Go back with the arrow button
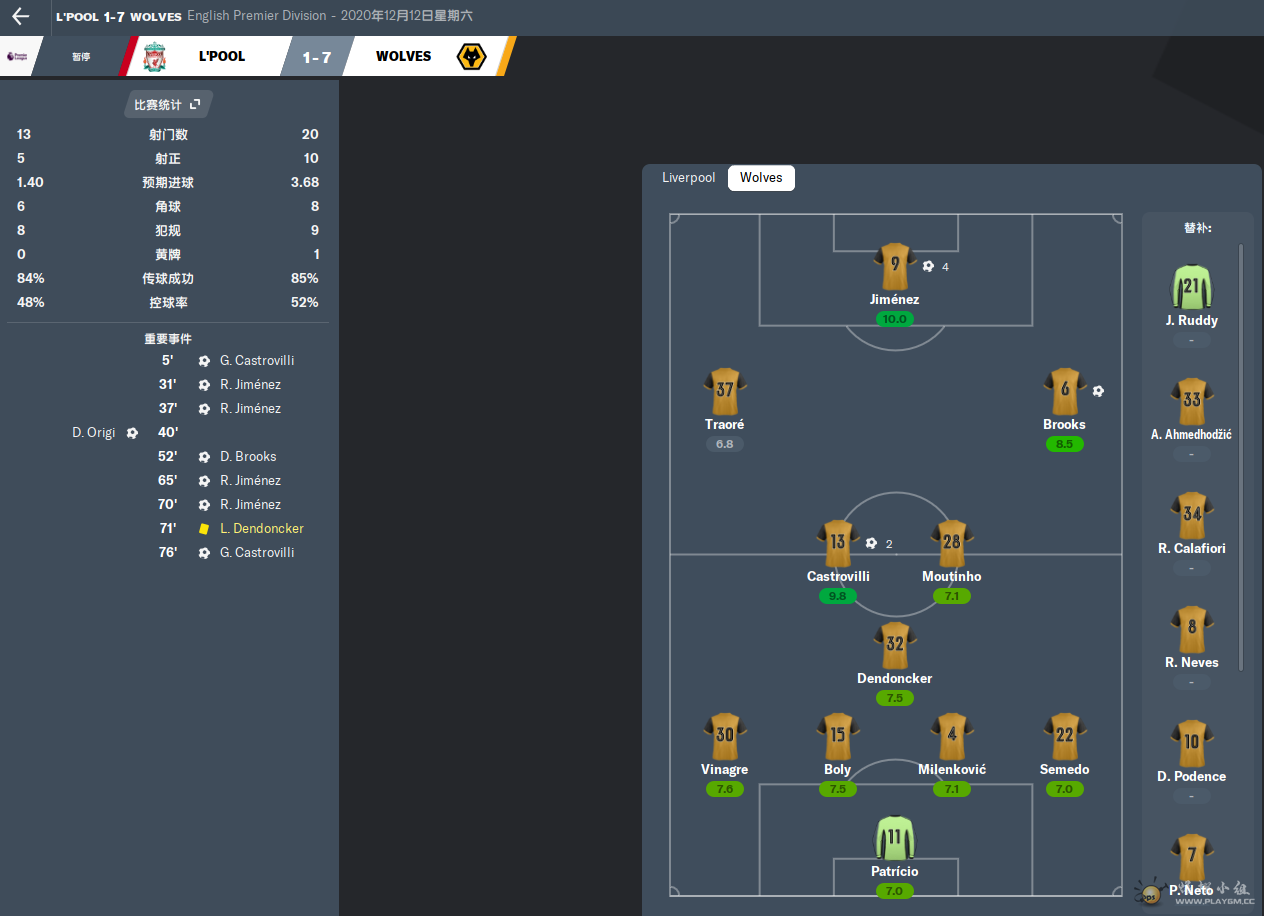Screen dimensions: 1264x916 tap(21, 16)
